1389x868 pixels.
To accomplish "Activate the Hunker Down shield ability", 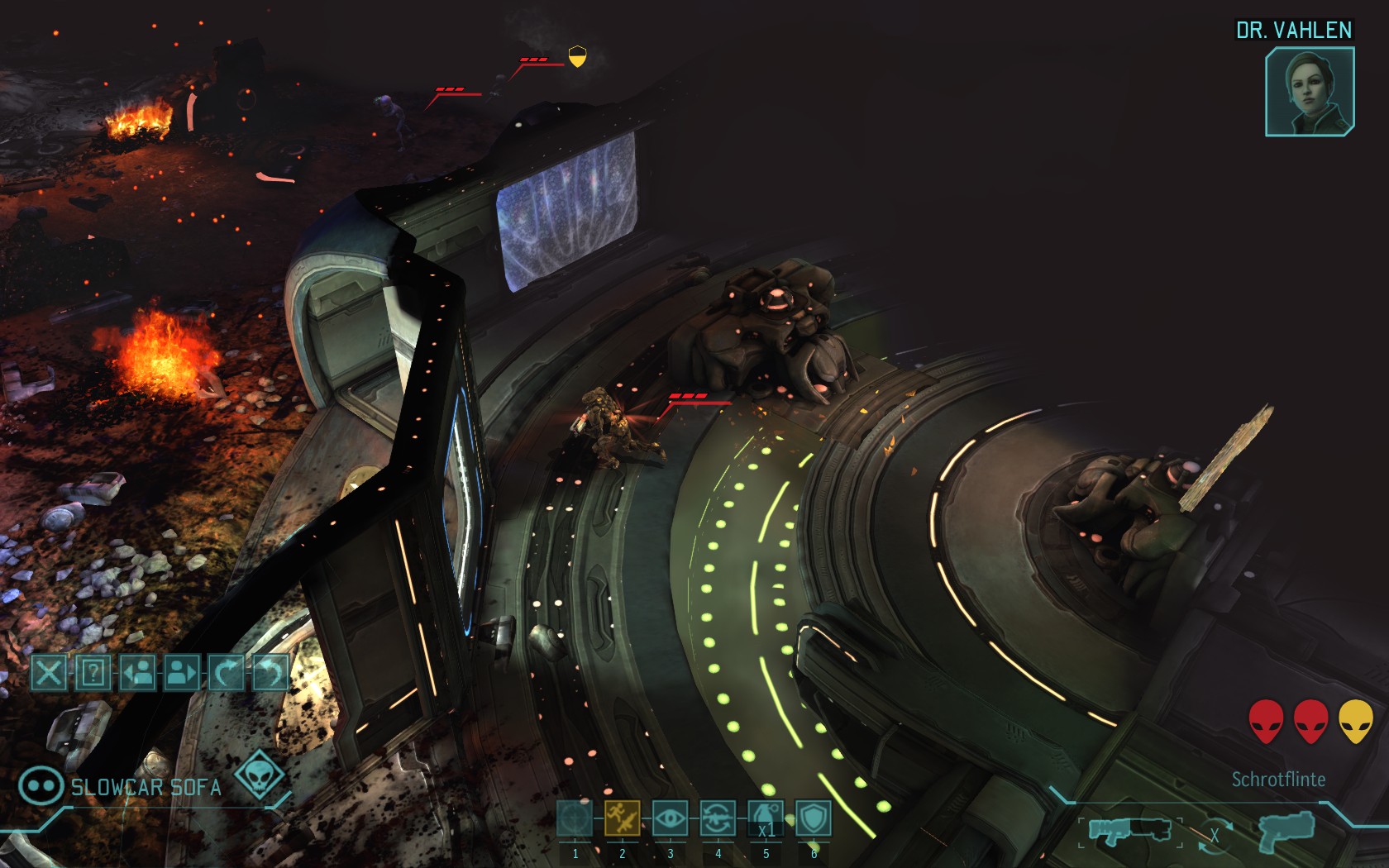I will click(x=813, y=819).
